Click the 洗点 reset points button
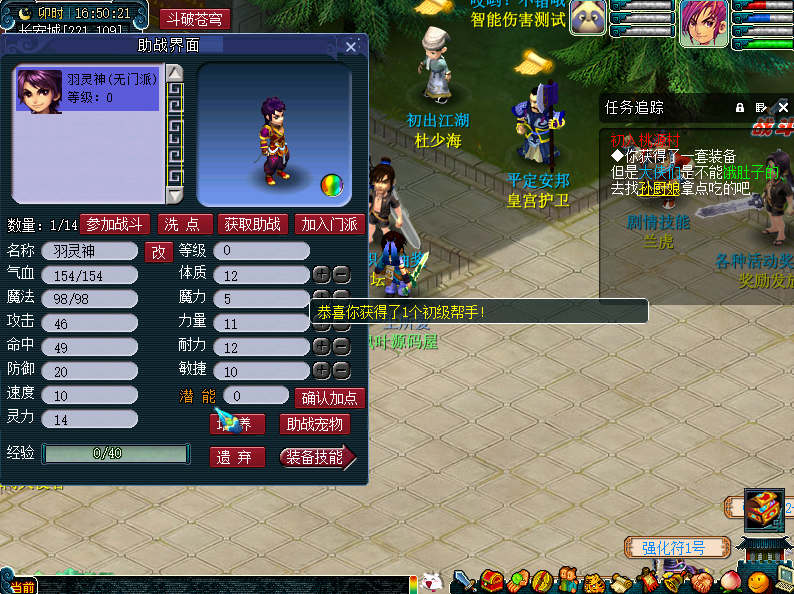The width and height of the screenshot is (794, 594). pyautogui.click(x=185, y=225)
